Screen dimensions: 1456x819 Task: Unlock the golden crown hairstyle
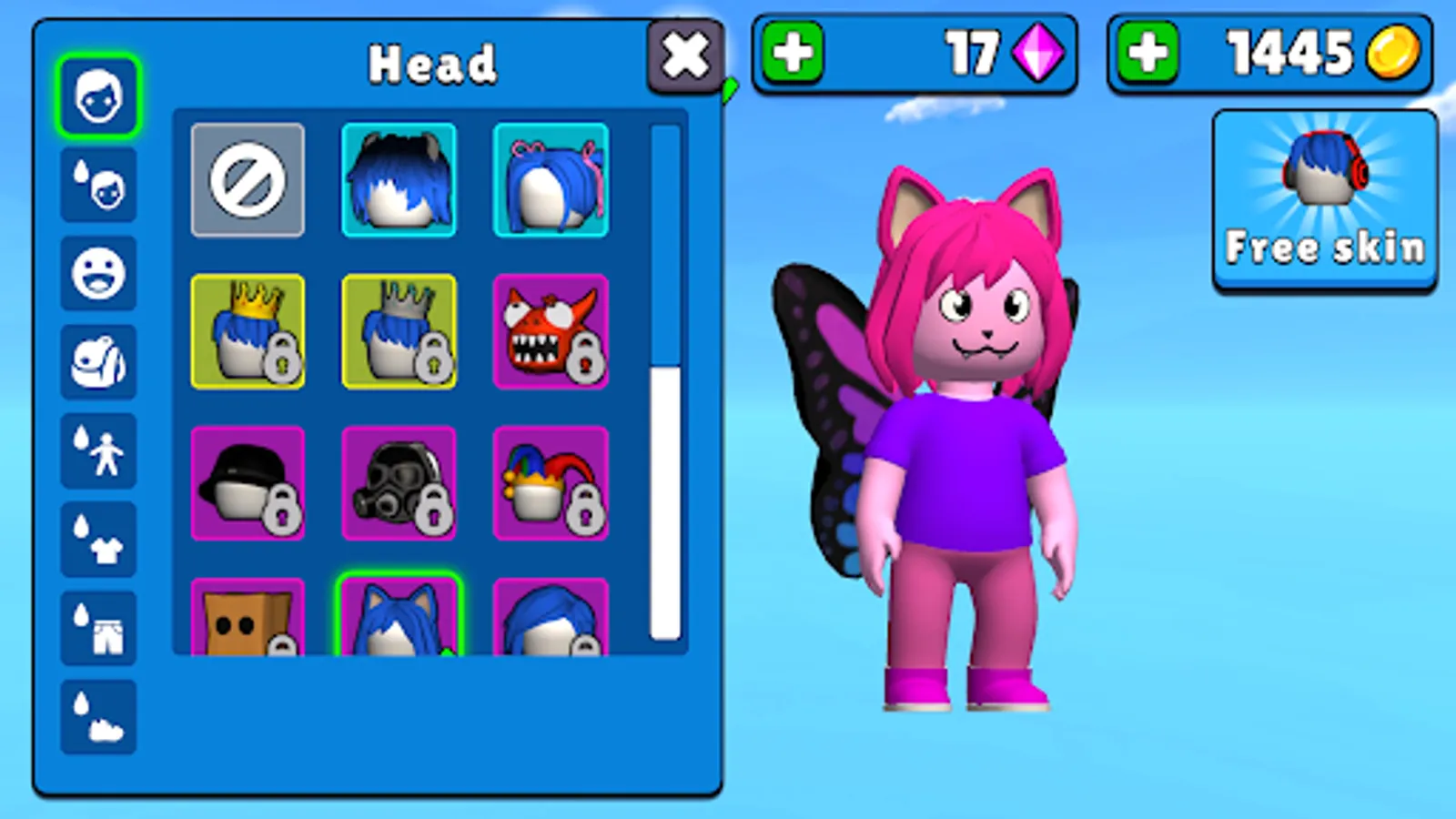(248, 331)
